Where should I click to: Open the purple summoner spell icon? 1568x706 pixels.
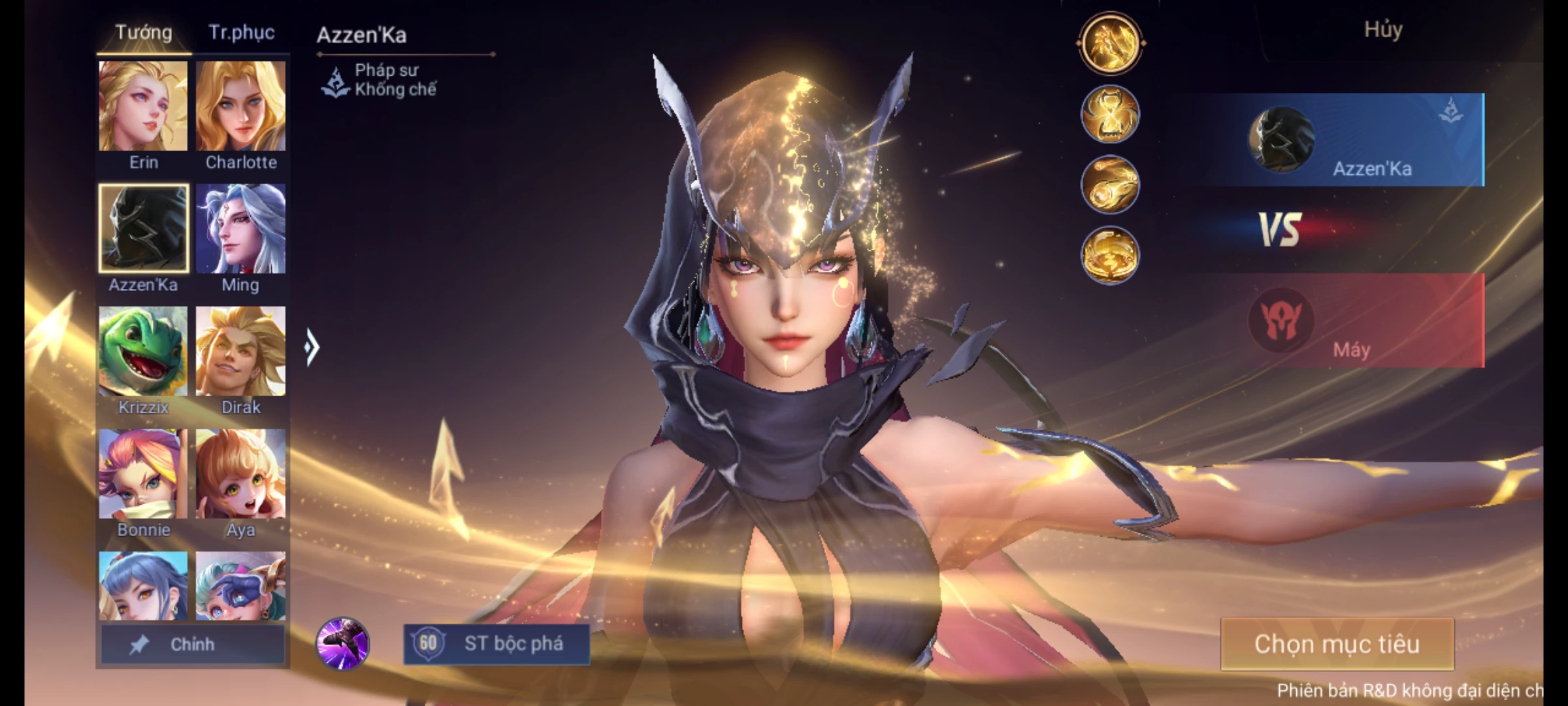(342, 643)
